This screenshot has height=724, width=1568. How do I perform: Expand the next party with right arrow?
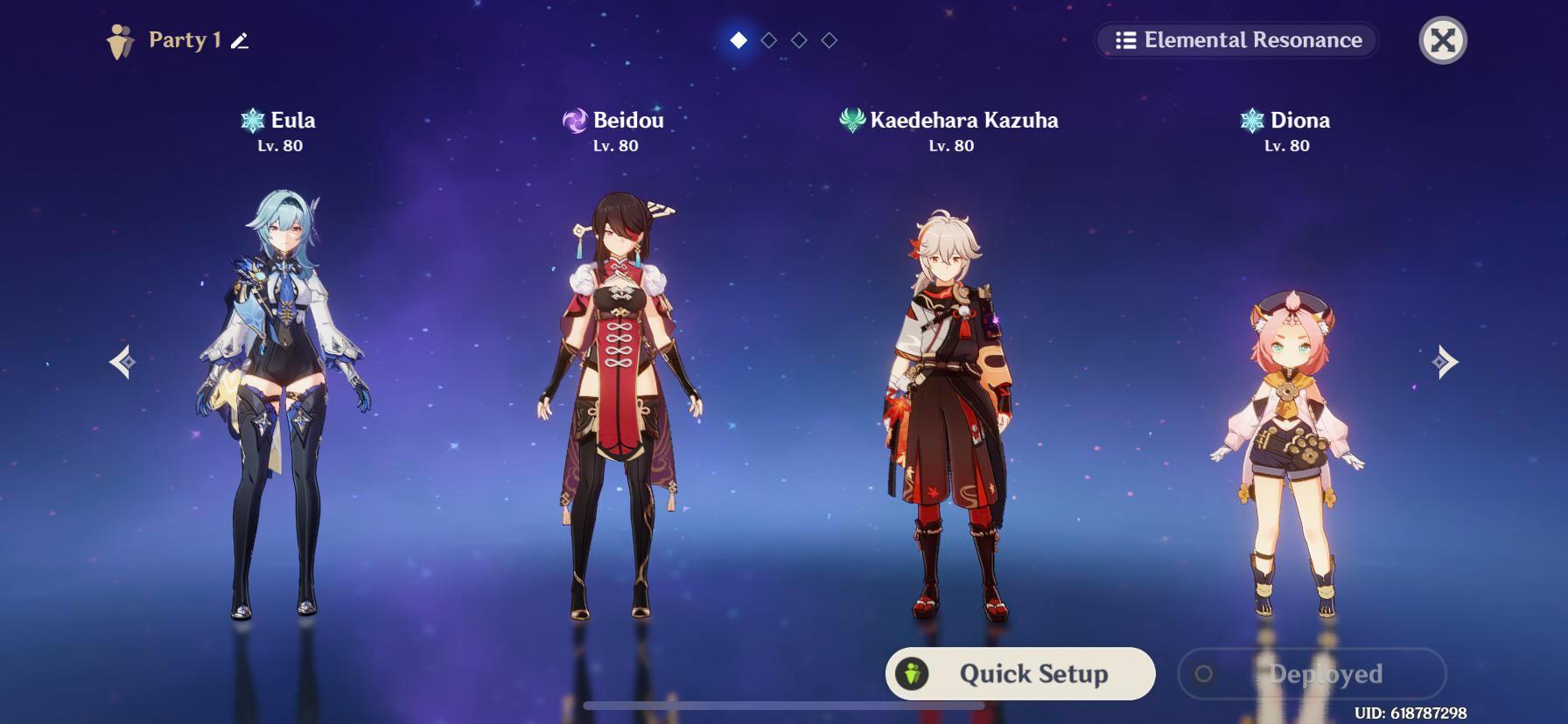(x=1444, y=359)
